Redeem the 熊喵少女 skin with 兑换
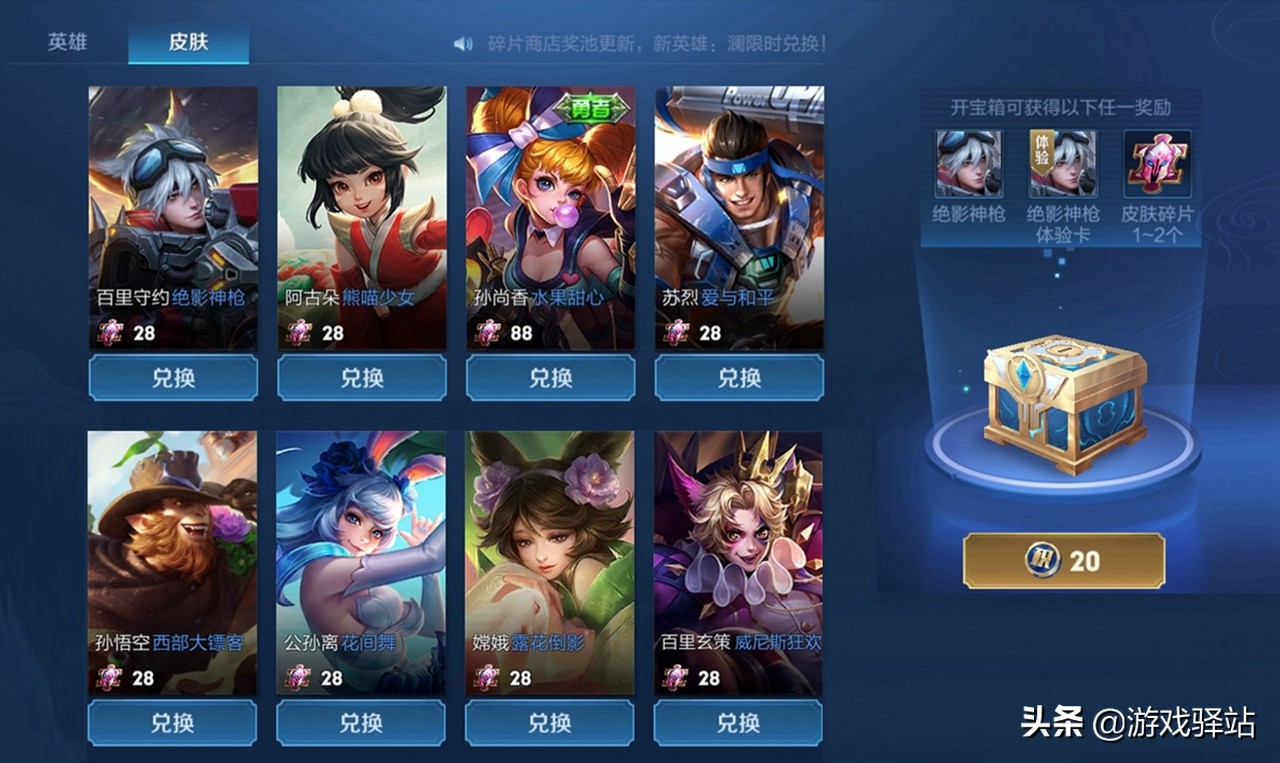This screenshot has width=1280, height=763. 361,378
